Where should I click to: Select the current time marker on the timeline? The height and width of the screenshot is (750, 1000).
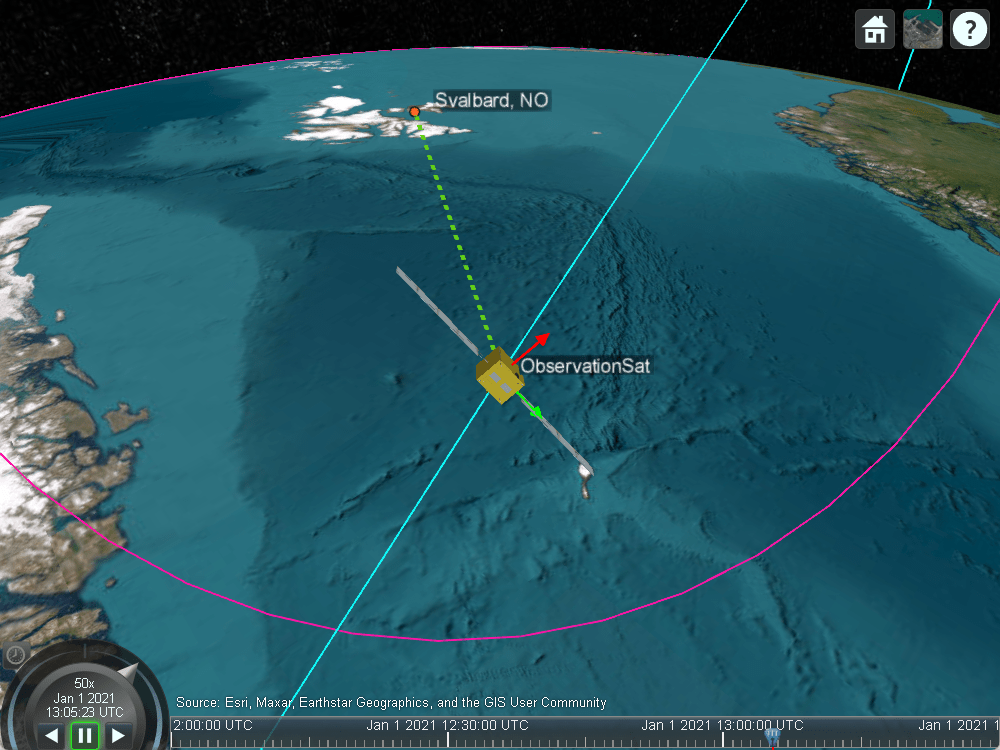pos(772,737)
